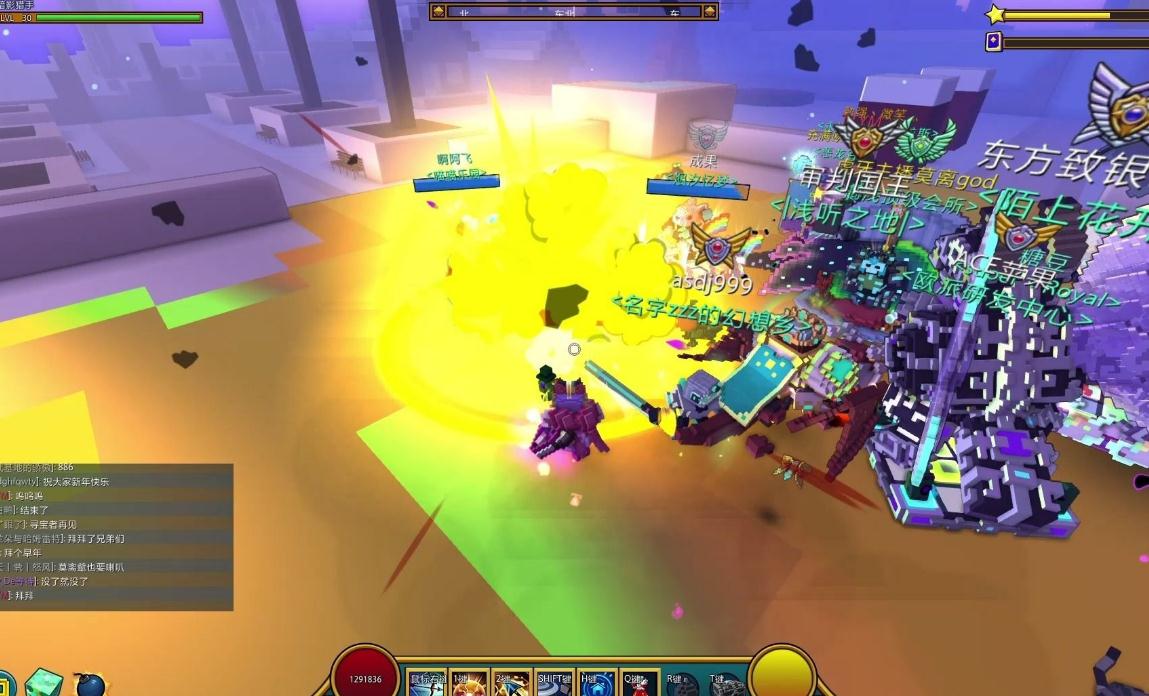
Task: Use the red flask in the Q slot
Action: point(640,685)
